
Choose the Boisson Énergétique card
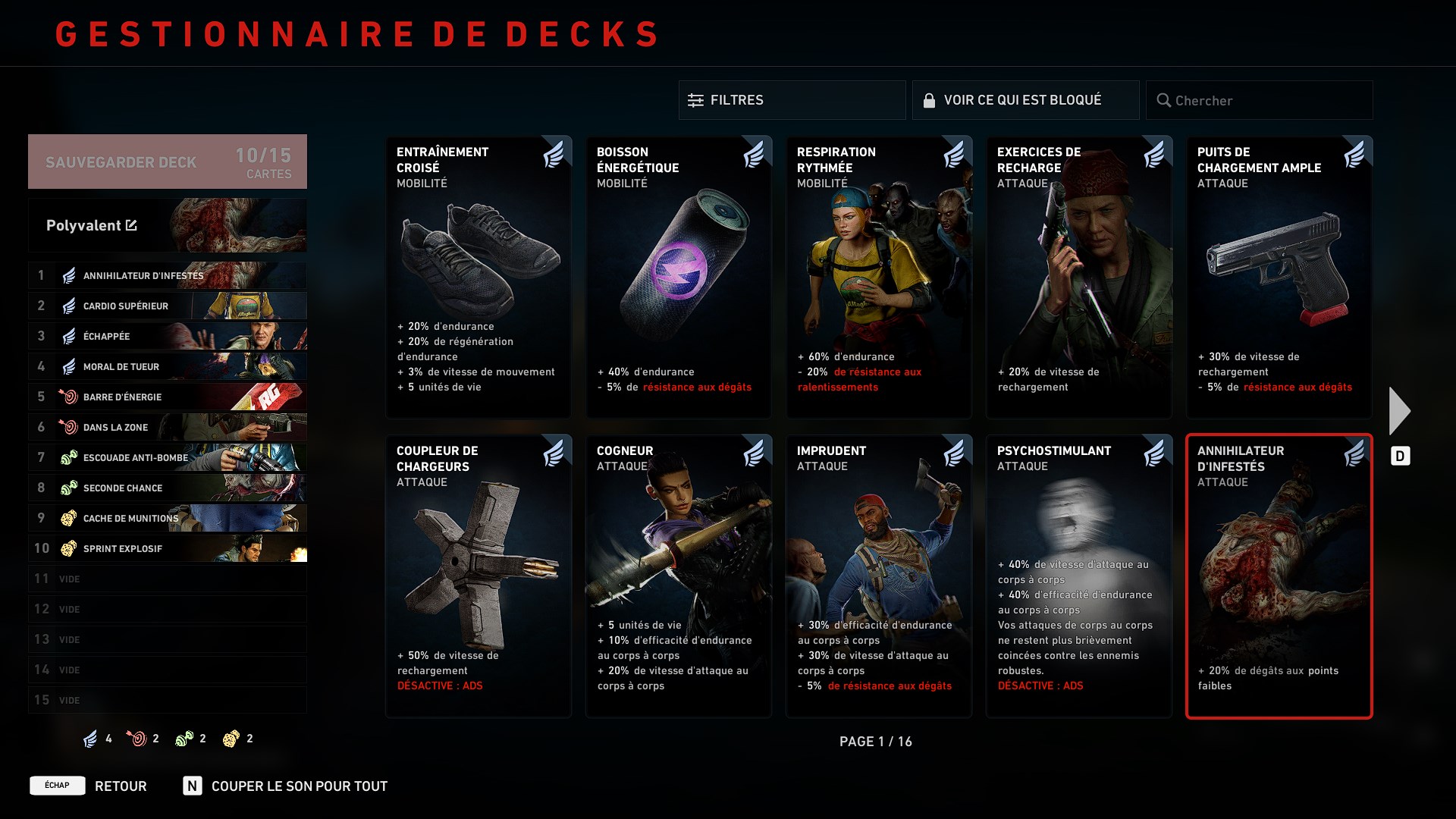pyautogui.click(x=679, y=277)
